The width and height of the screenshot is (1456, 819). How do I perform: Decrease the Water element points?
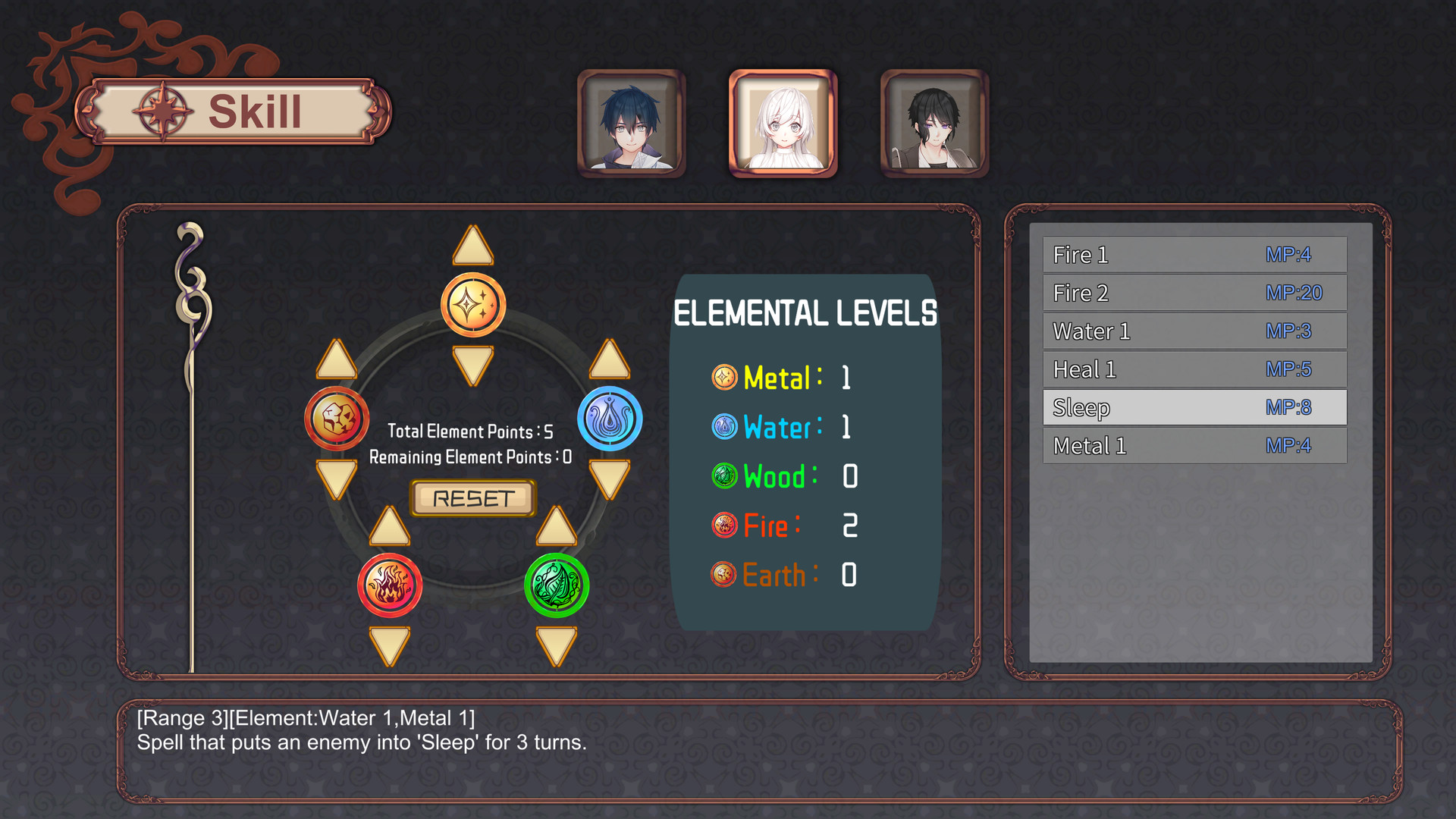tap(610, 478)
